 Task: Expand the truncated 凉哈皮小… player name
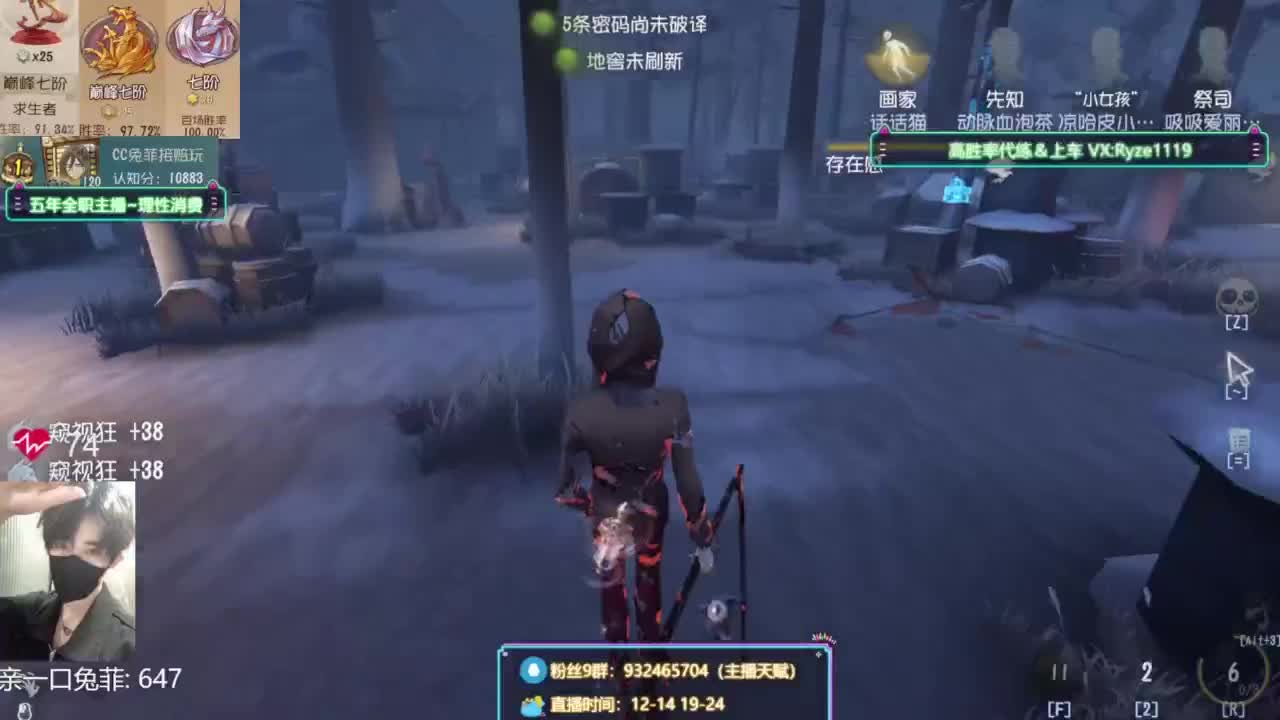pos(1102,120)
